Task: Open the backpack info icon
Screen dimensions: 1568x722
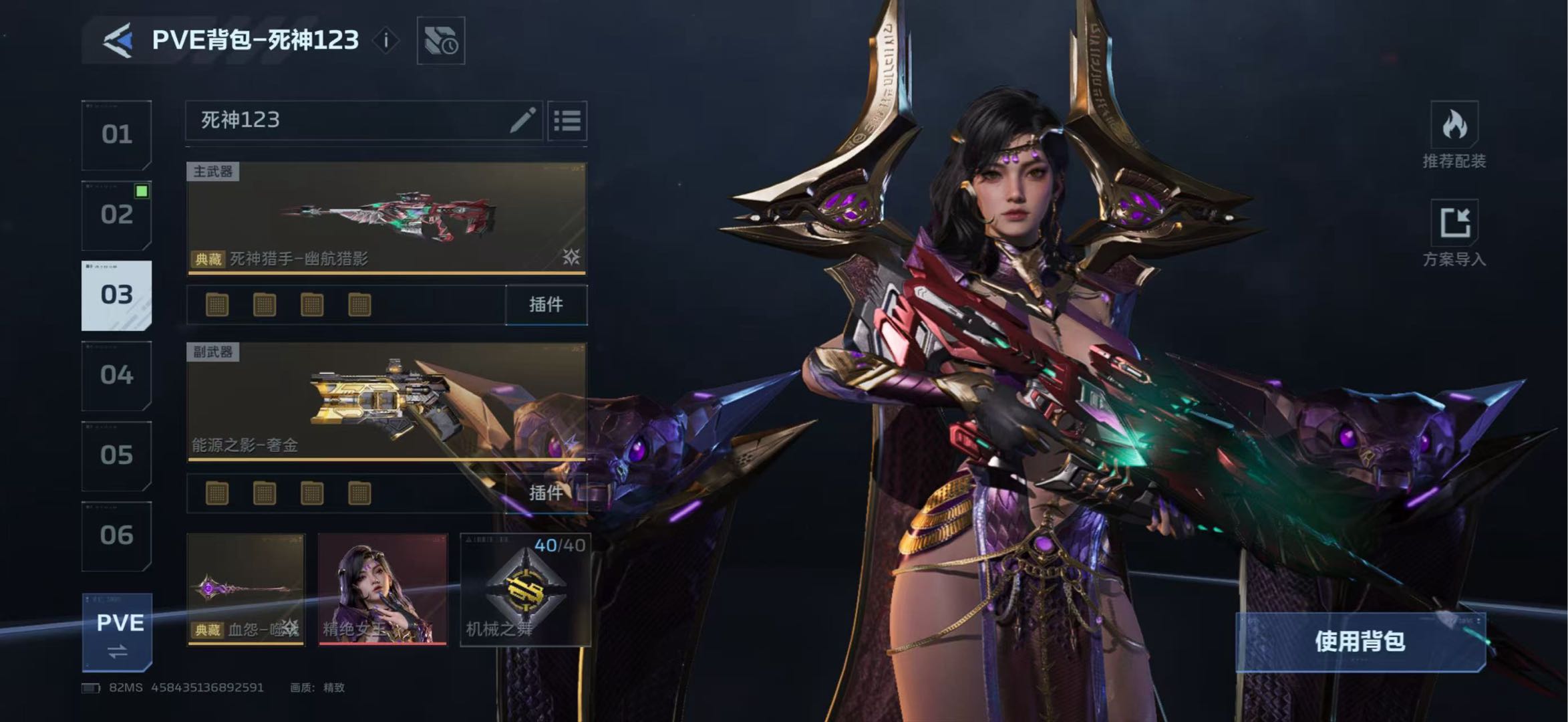Action: 385,41
